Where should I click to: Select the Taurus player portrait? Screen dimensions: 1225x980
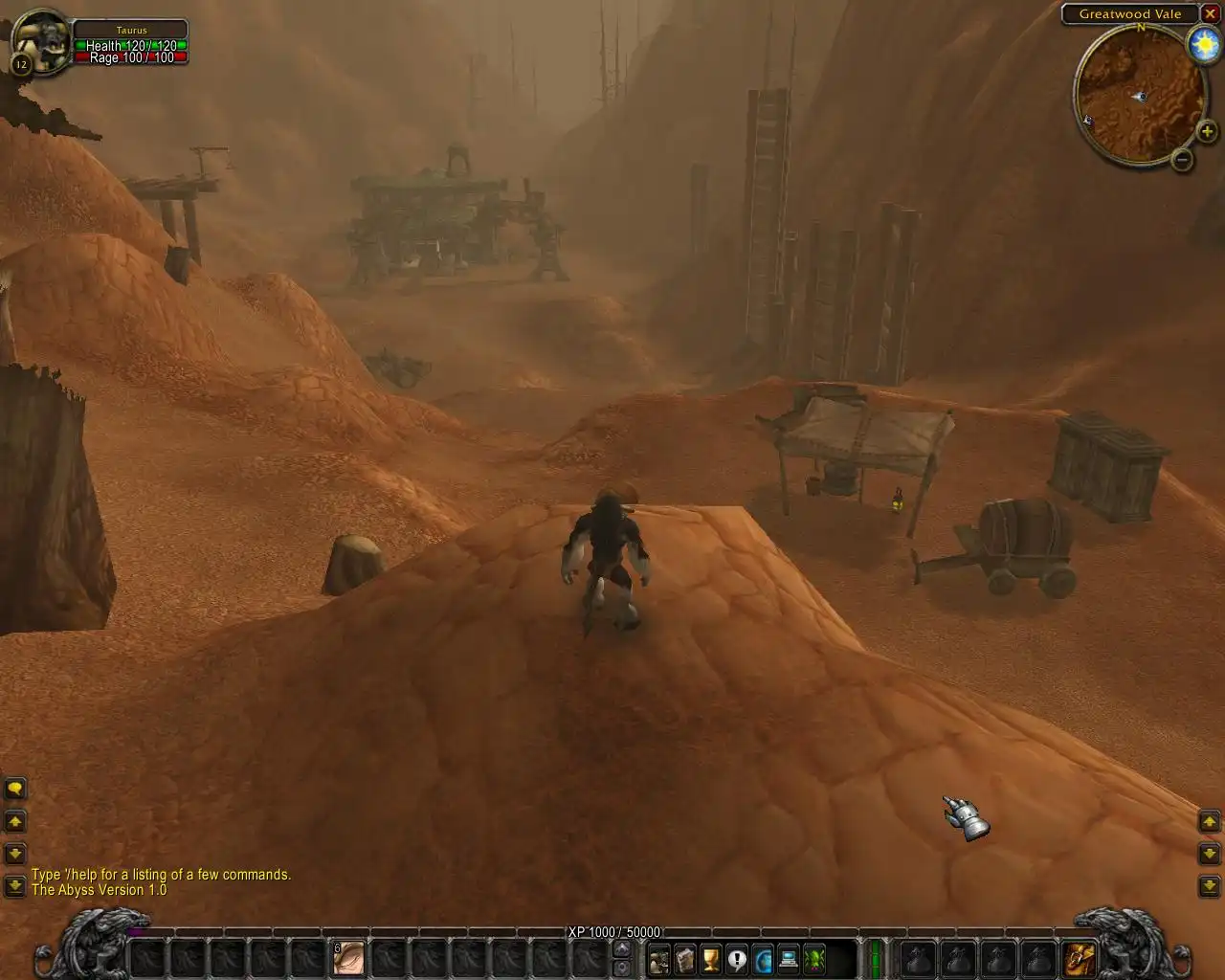[x=40, y=42]
